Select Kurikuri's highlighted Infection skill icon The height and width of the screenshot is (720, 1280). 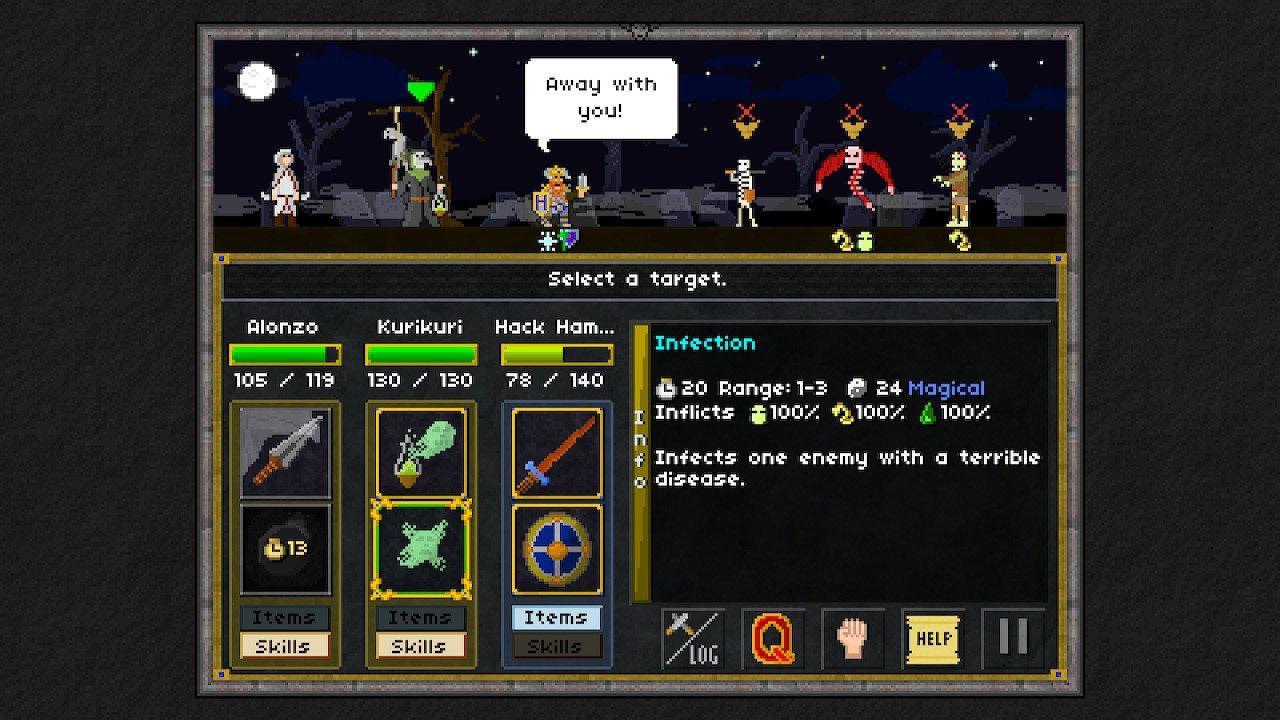[x=421, y=548]
